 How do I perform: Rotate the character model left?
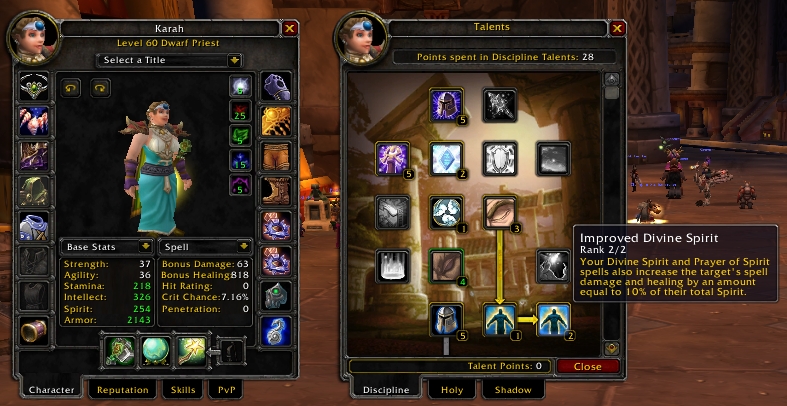[73, 88]
